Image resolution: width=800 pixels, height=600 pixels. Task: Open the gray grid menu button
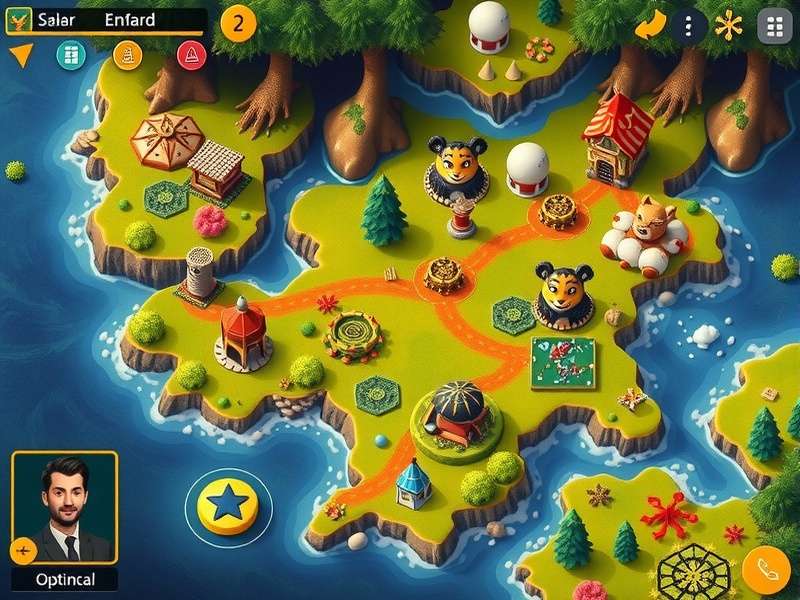[775, 26]
